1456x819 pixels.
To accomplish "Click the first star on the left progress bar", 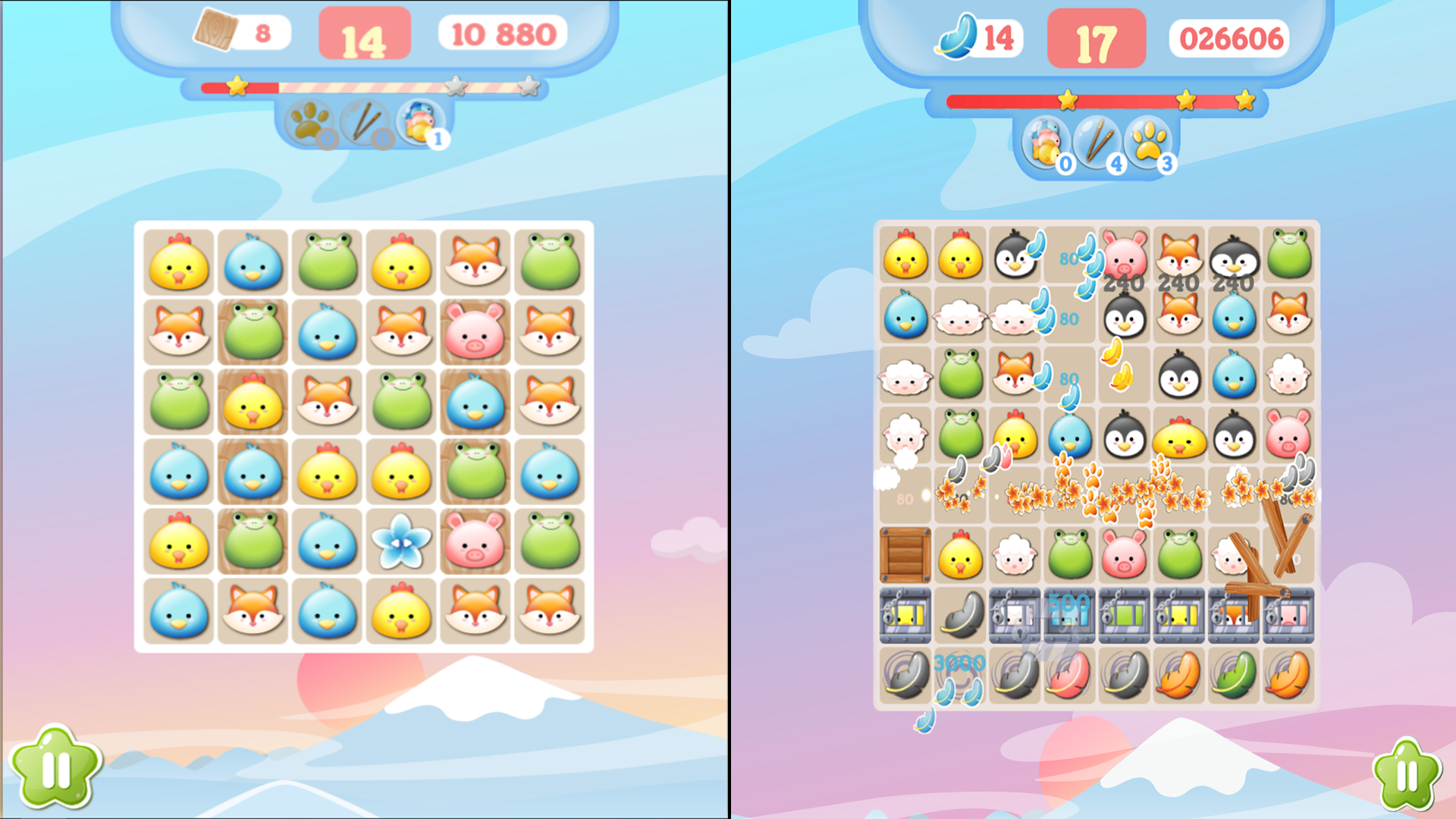I will pyautogui.click(x=237, y=88).
